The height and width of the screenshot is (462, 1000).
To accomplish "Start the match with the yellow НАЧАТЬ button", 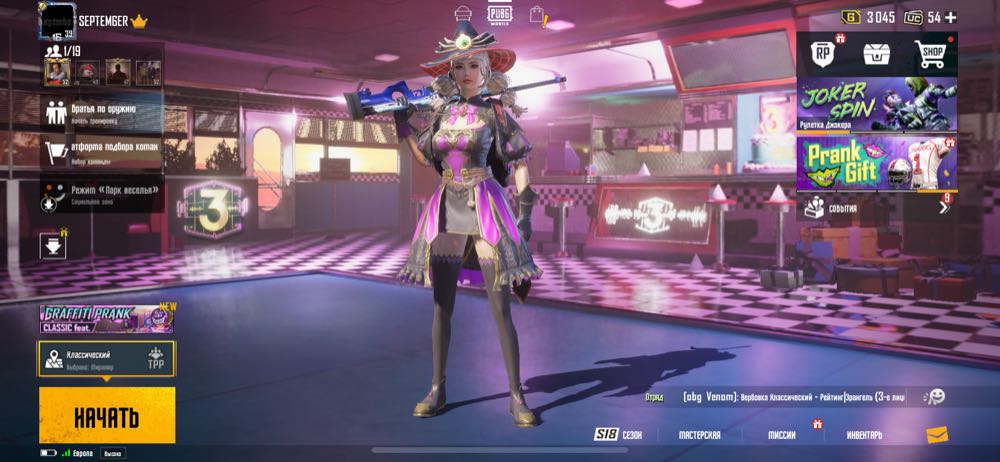I will (107, 415).
